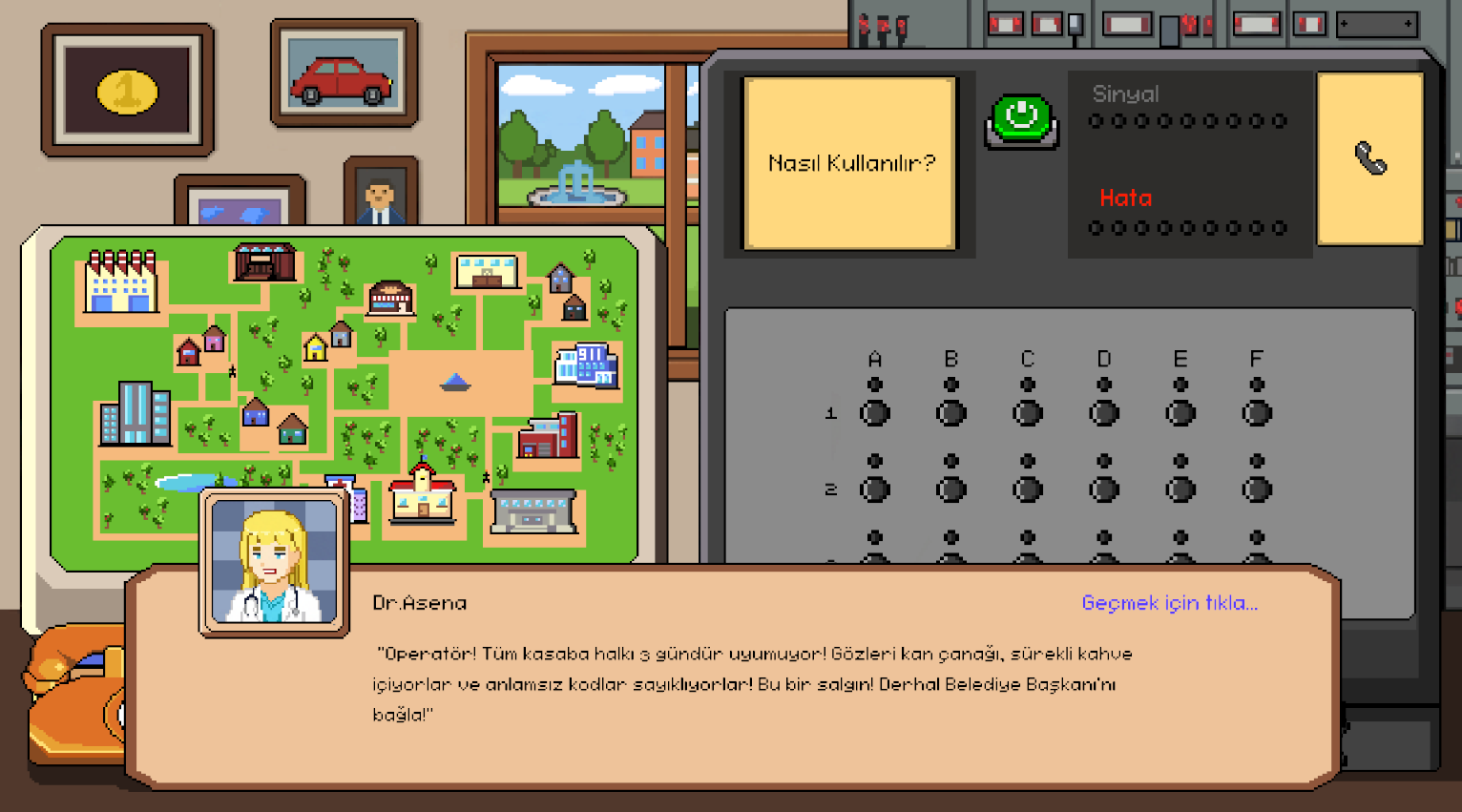Select switchboard jack F2
1462x812 pixels.
(1257, 489)
